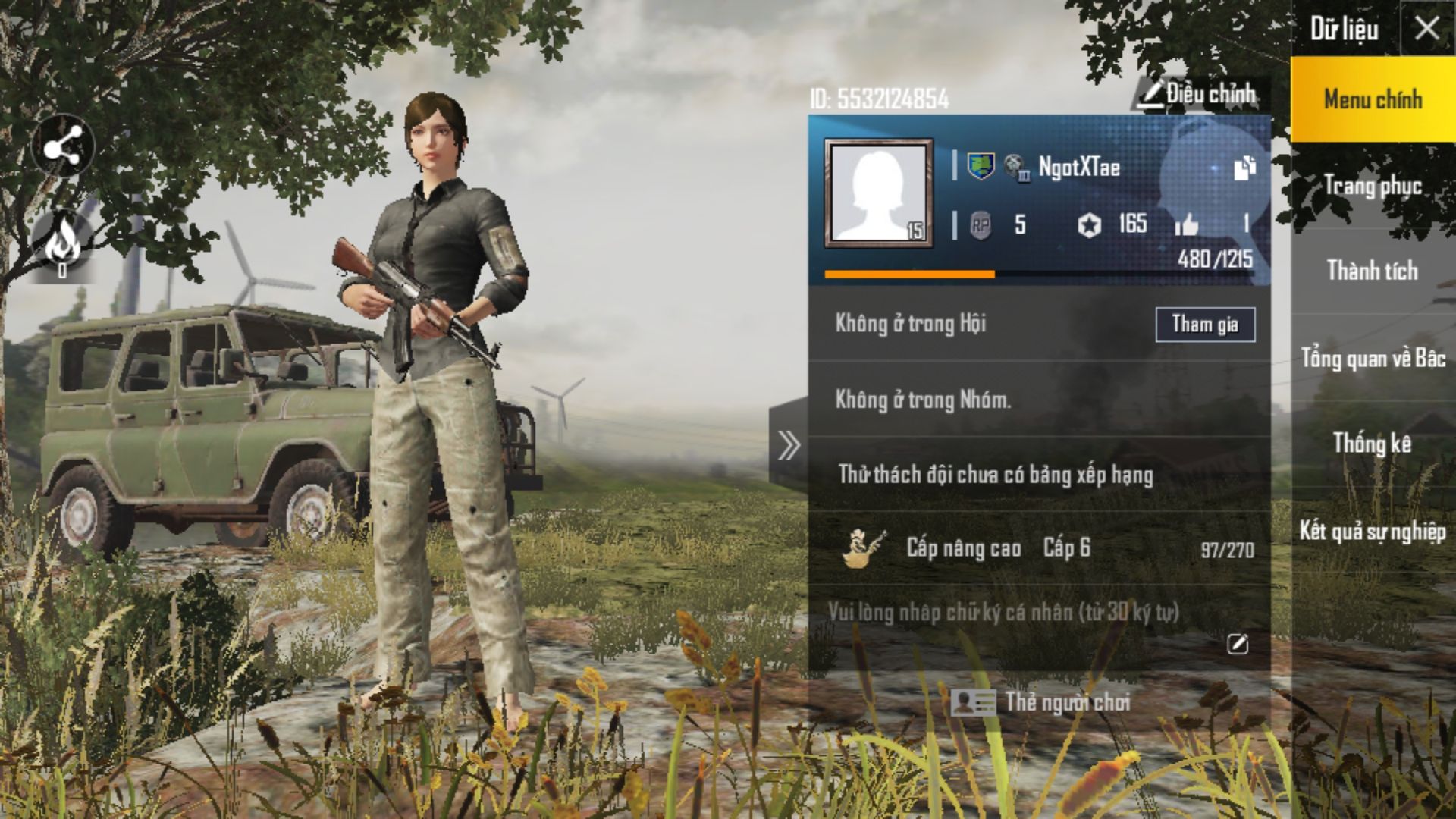Click the RP royale pass badge

[981, 225]
